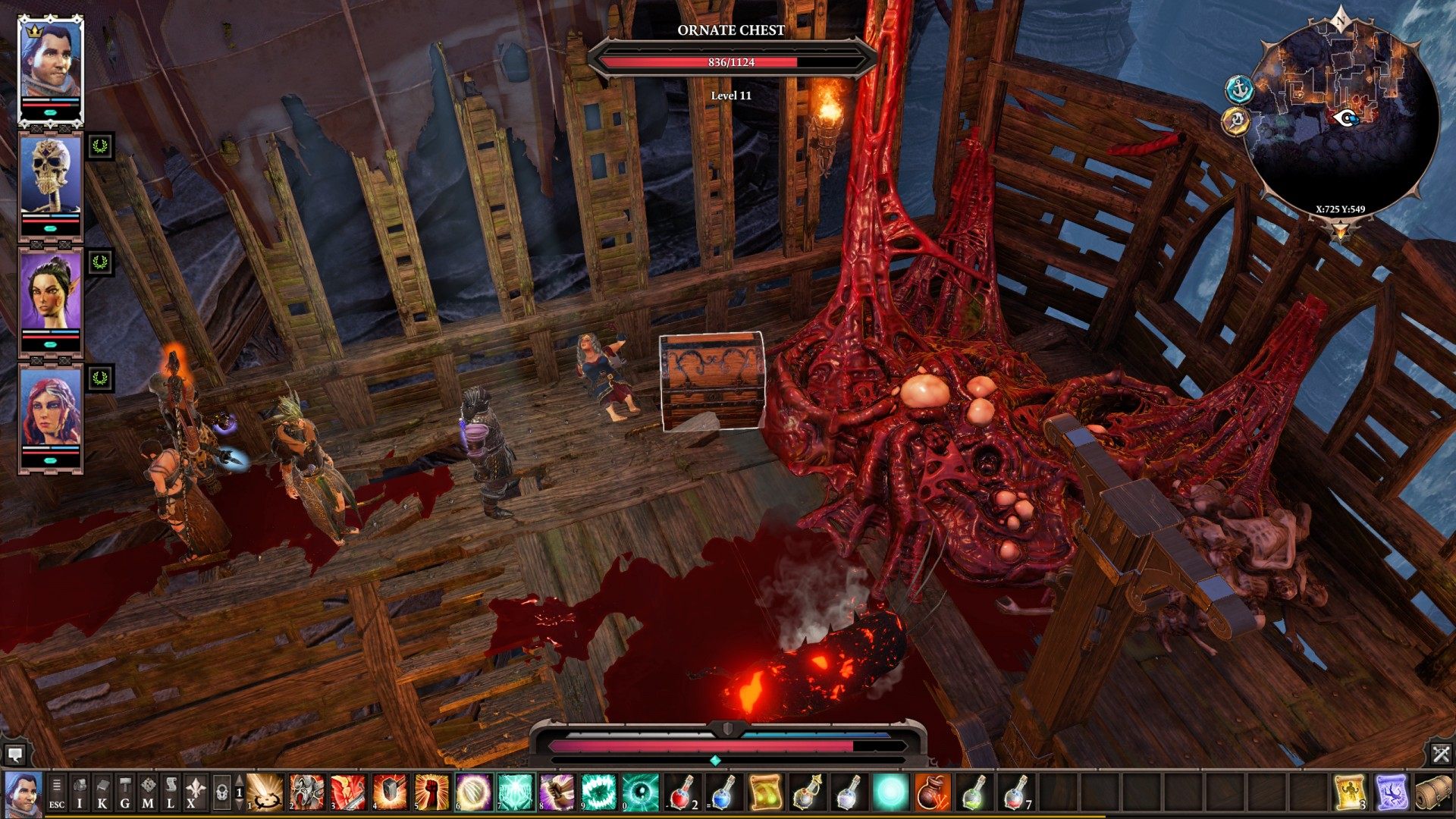Activate the red fist skill in slot 5
The width and height of the screenshot is (1456, 819).
[x=432, y=792]
